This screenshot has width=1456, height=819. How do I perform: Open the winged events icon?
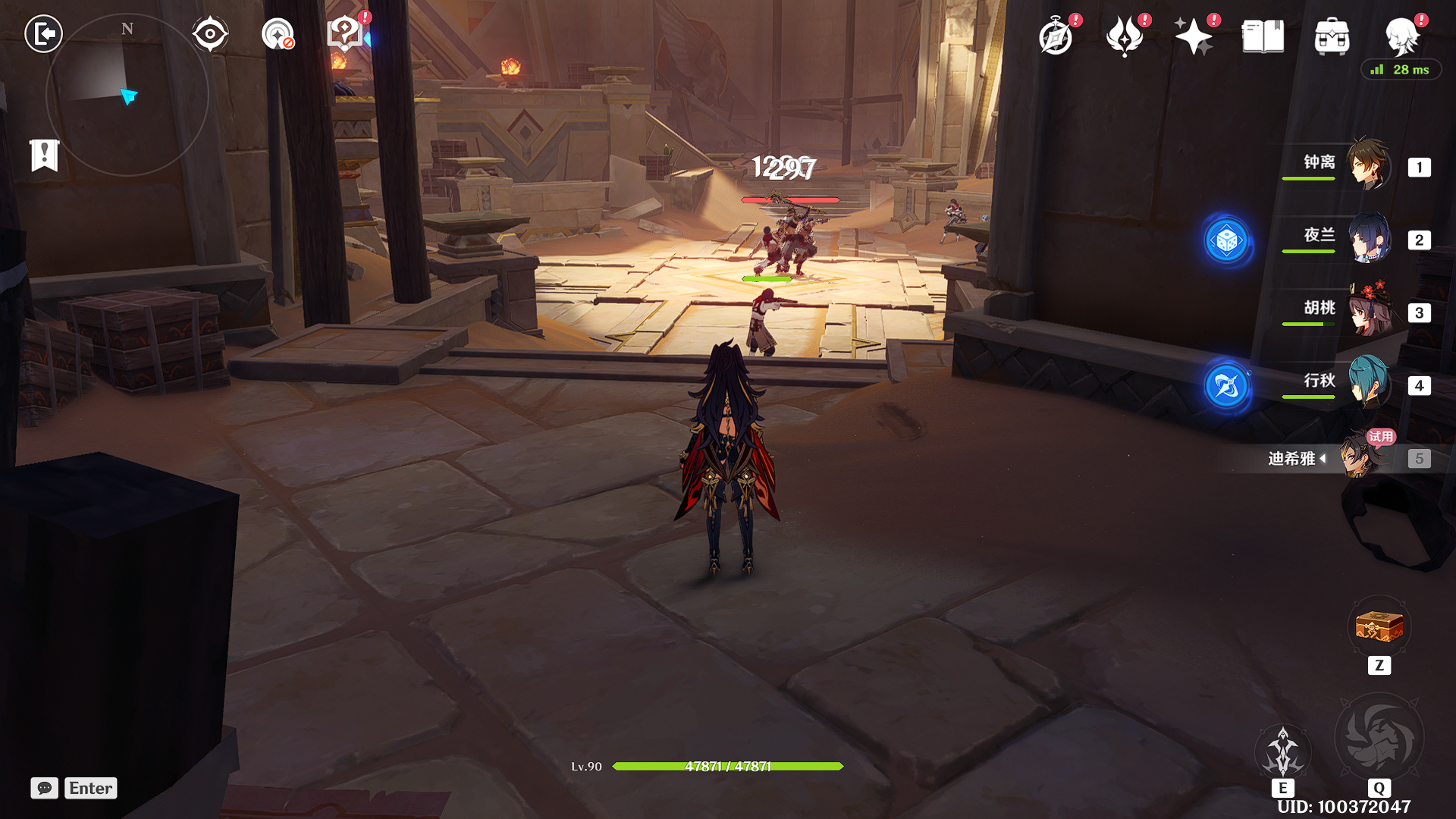1125,36
